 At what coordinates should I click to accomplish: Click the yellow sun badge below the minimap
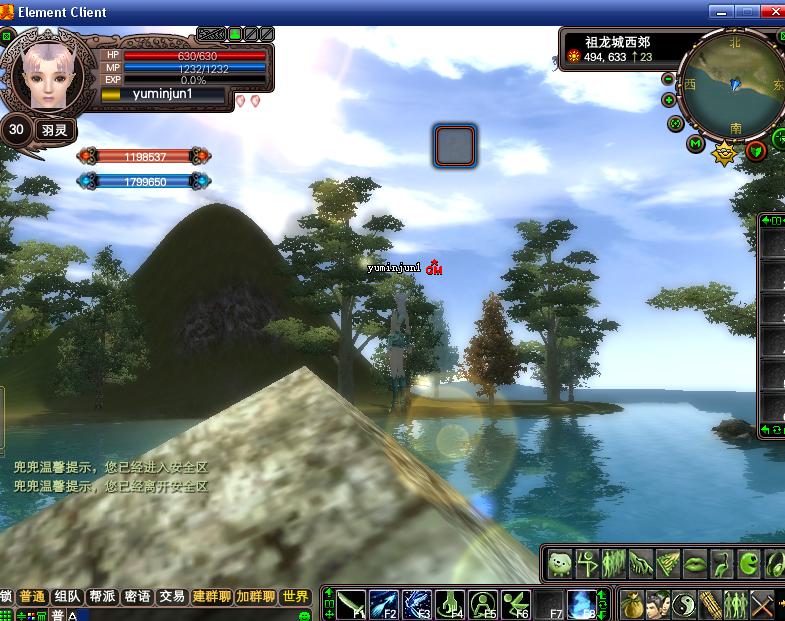(724, 153)
